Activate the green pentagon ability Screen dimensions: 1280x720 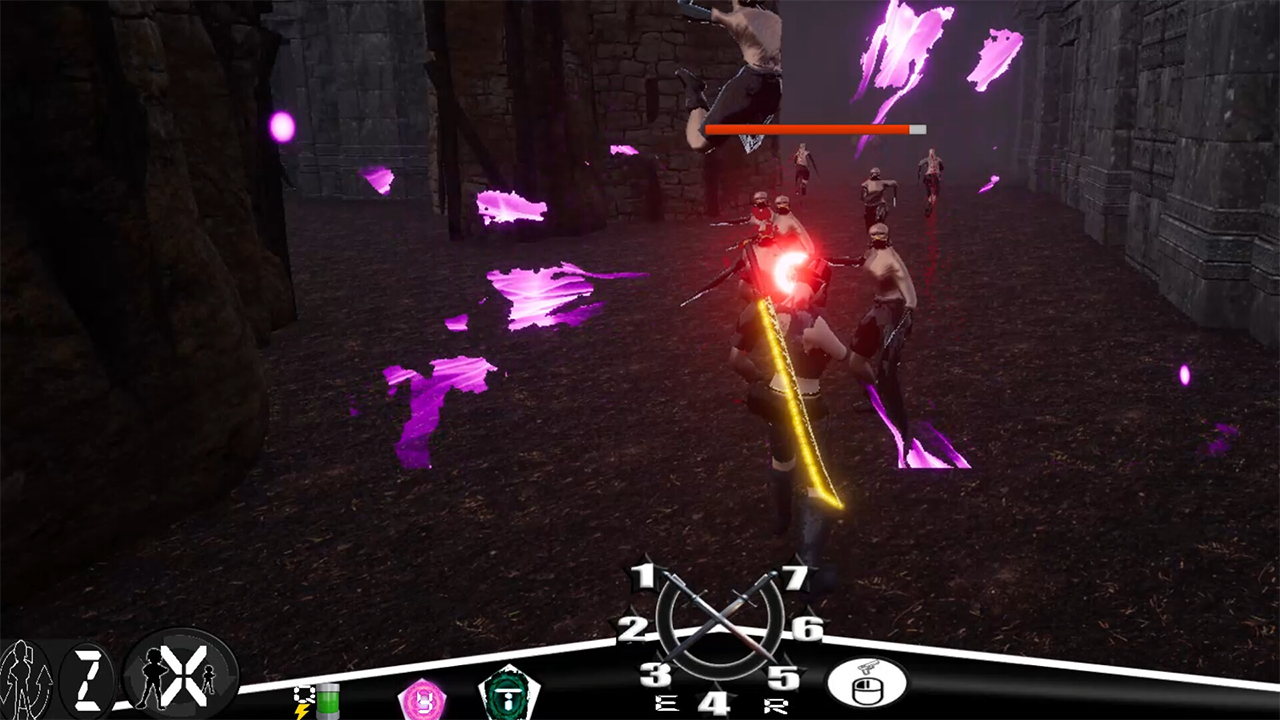tap(509, 694)
